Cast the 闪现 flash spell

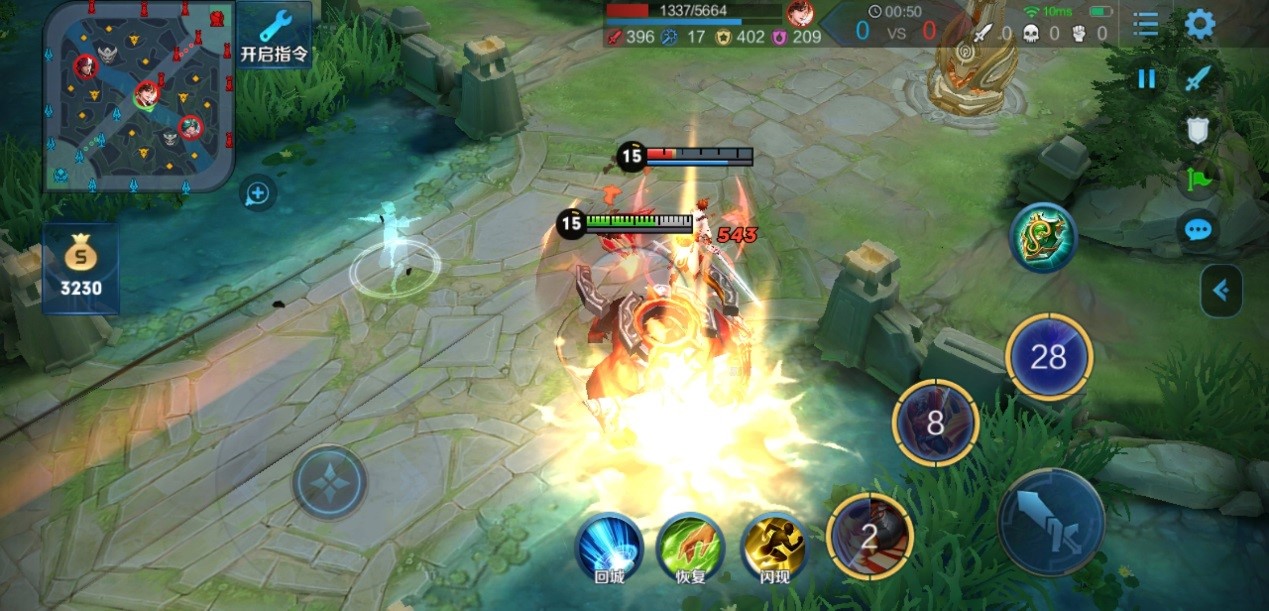point(774,546)
